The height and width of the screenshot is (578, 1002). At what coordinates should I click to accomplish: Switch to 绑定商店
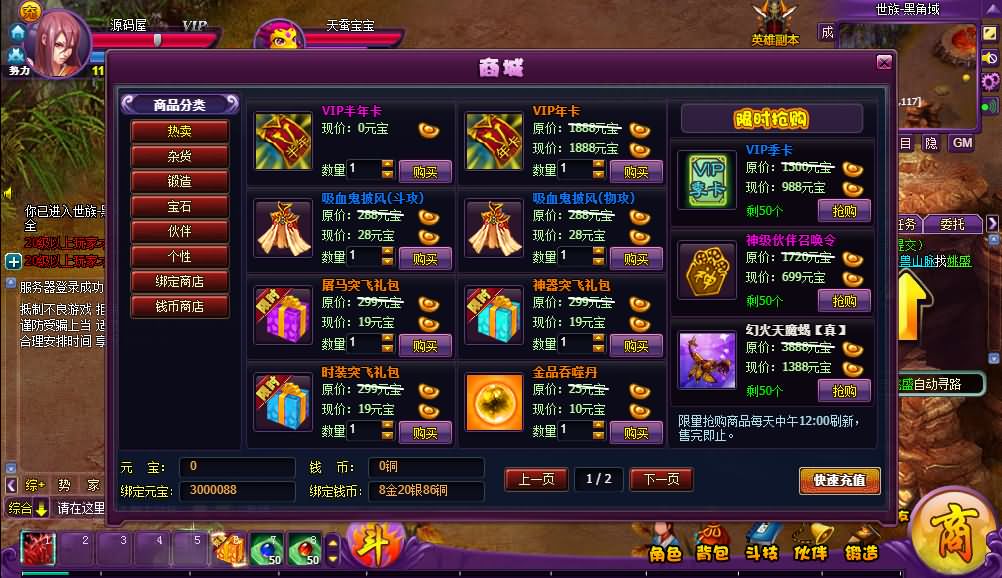click(180, 281)
